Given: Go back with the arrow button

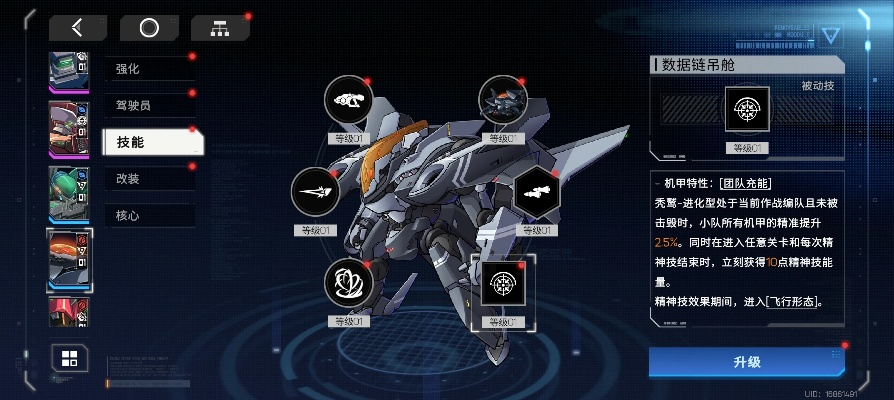Looking at the screenshot, I should click(78, 28).
